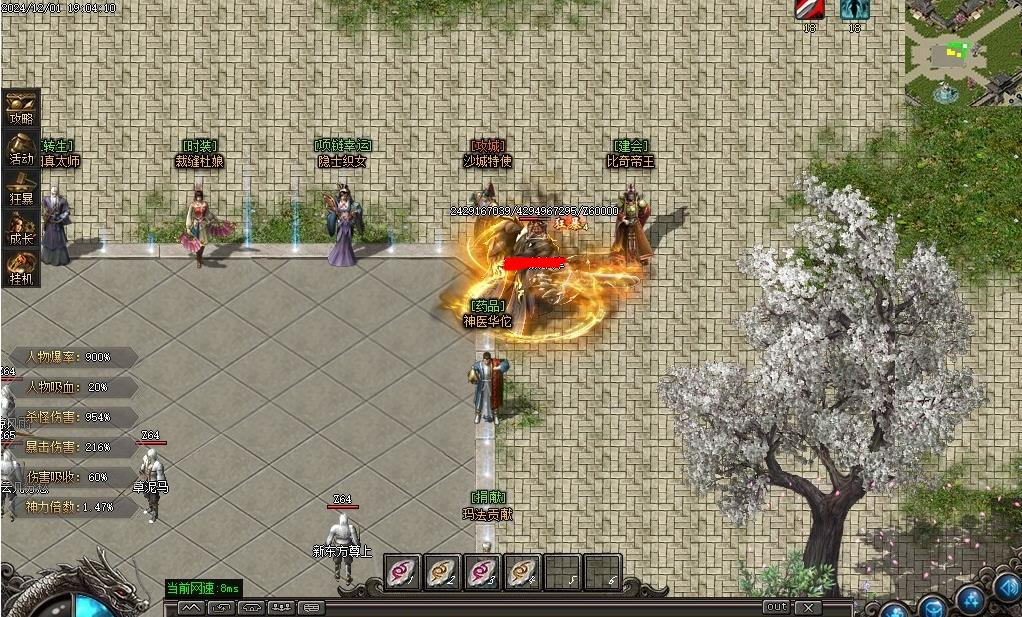Viewport: 1022px width, 617px height.
Task: Click the town minimap
Action: pyautogui.click(x=962, y=52)
